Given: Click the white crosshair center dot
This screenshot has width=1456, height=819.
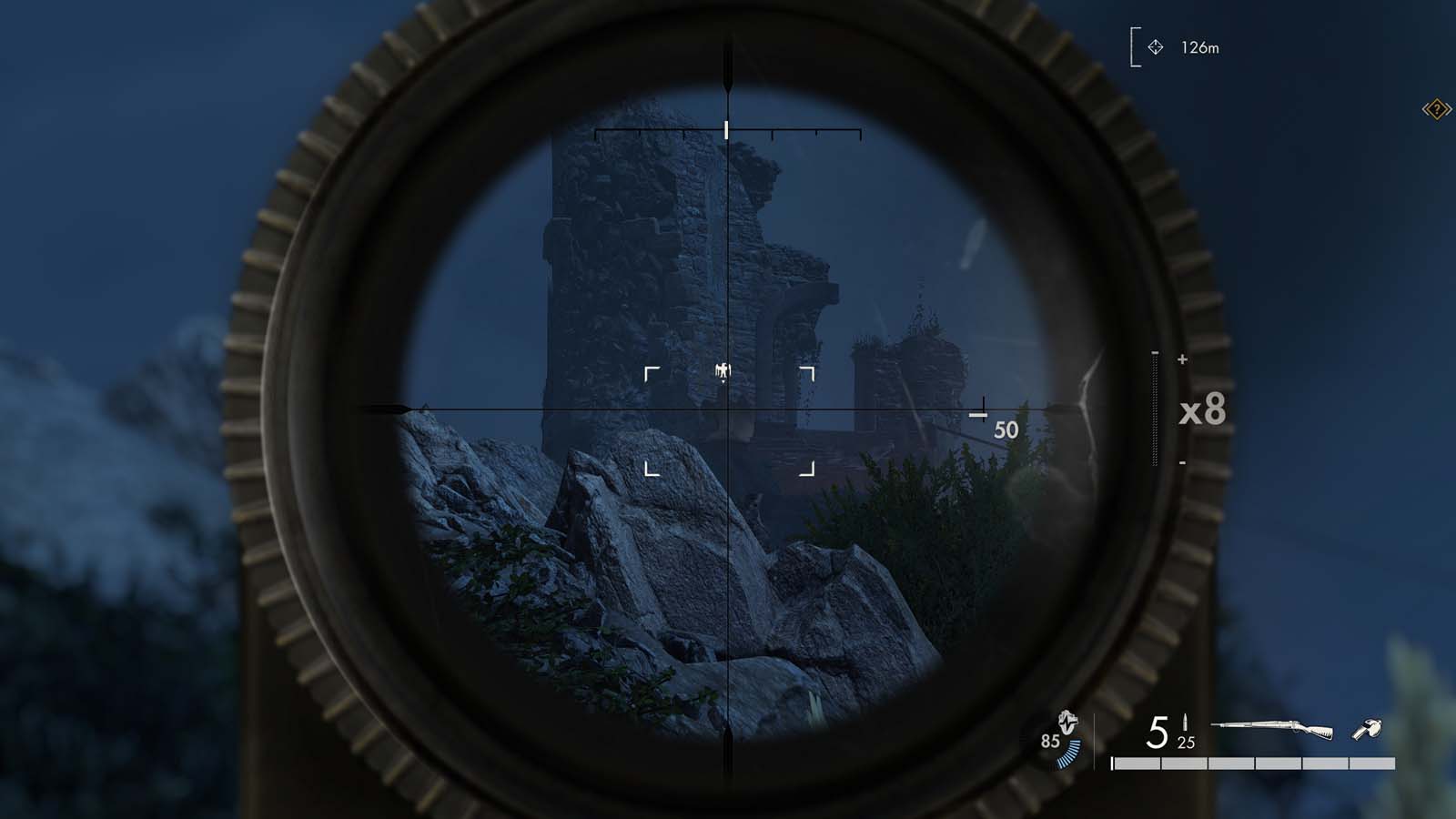Looking at the screenshot, I should point(726,409).
